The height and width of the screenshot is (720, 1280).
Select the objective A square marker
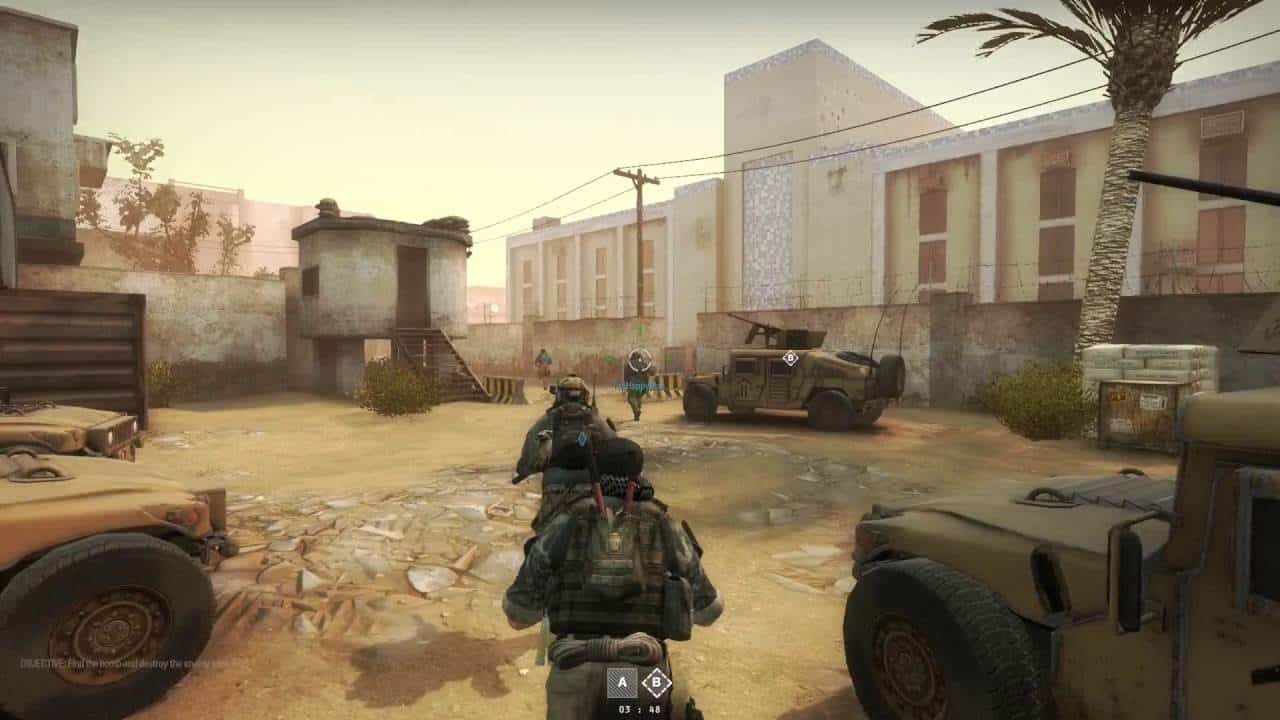click(x=622, y=682)
